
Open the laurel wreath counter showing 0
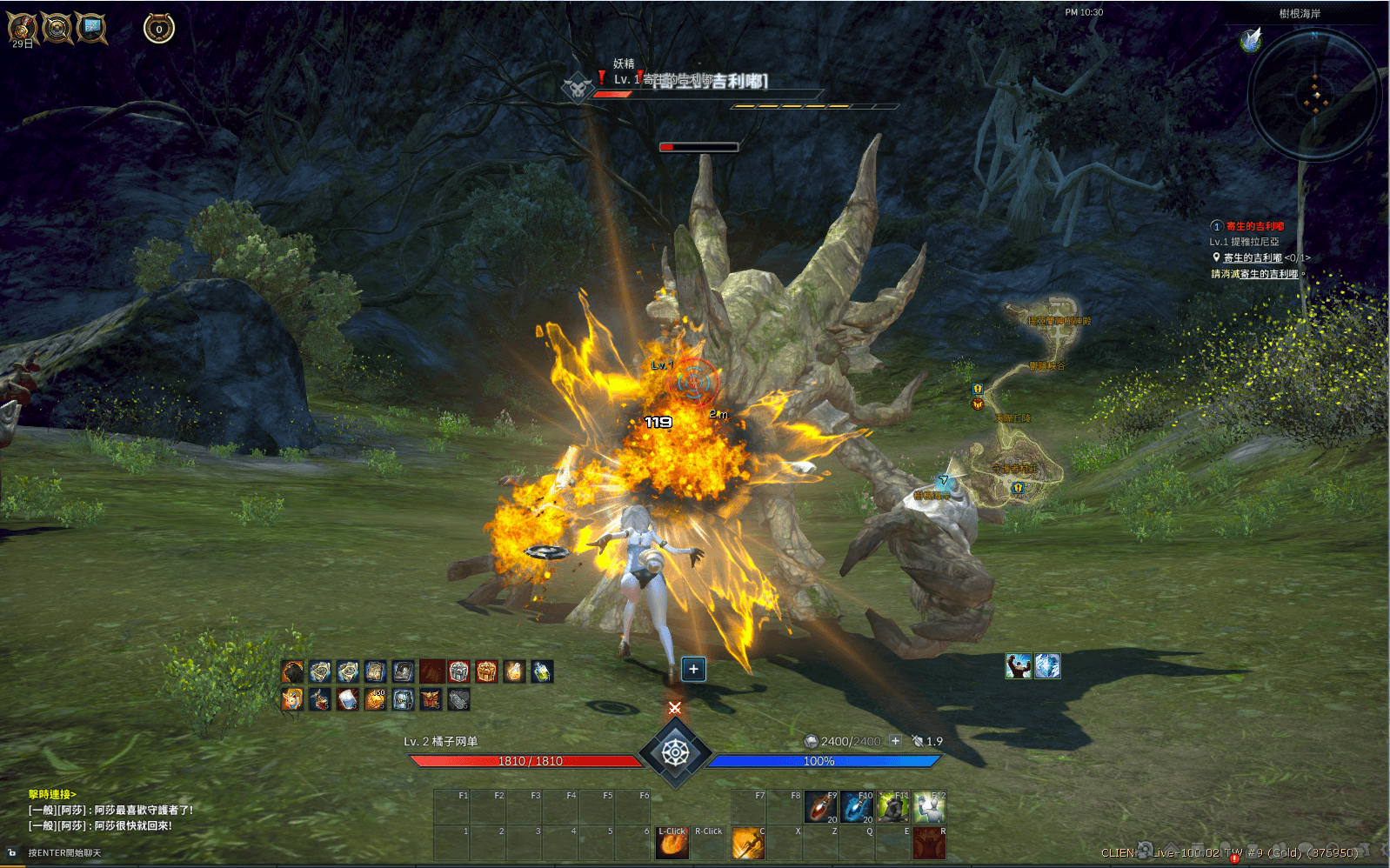pyautogui.click(x=159, y=29)
